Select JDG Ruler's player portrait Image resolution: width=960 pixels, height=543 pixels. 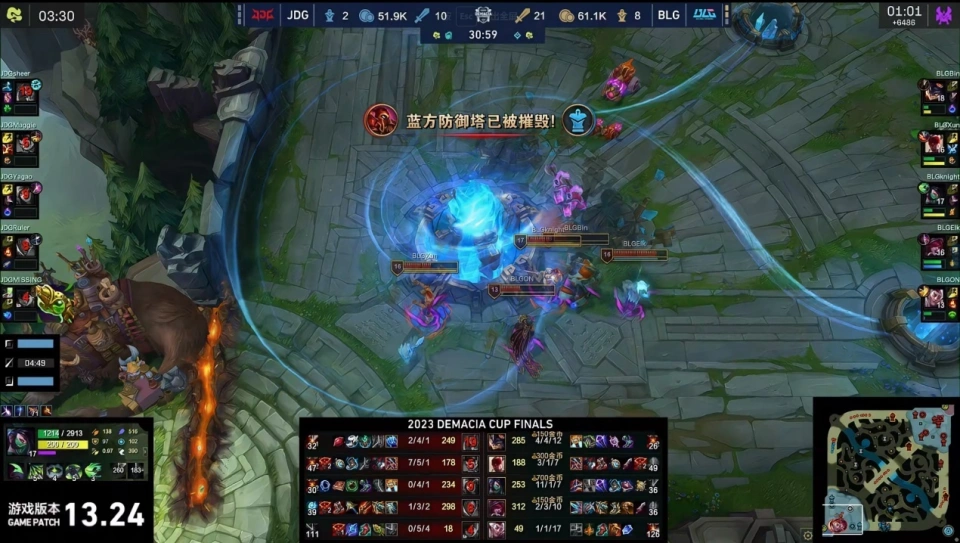[x=27, y=247]
